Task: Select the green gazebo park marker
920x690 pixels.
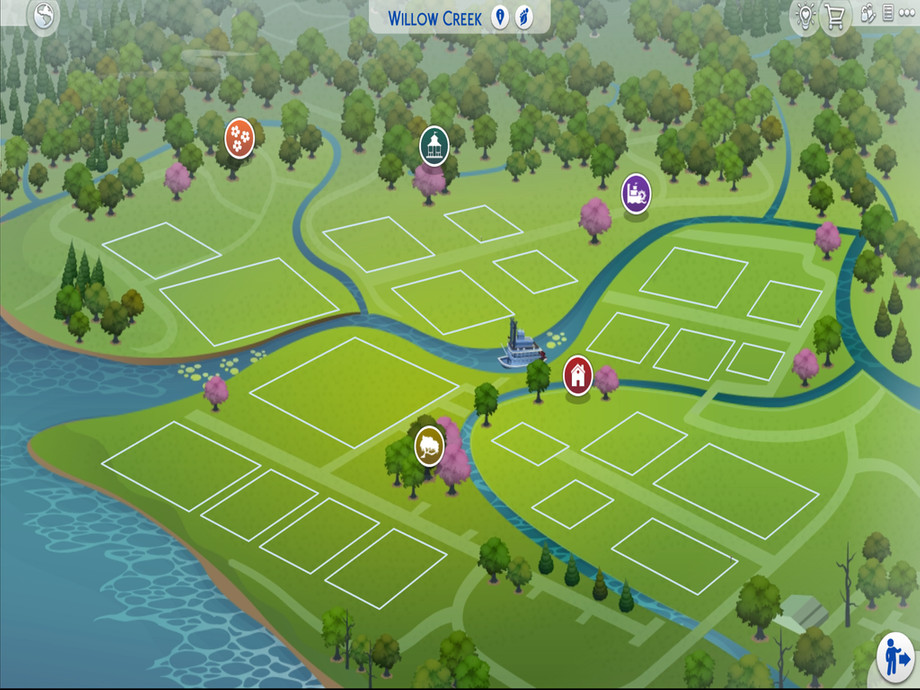Action: [x=434, y=145]
